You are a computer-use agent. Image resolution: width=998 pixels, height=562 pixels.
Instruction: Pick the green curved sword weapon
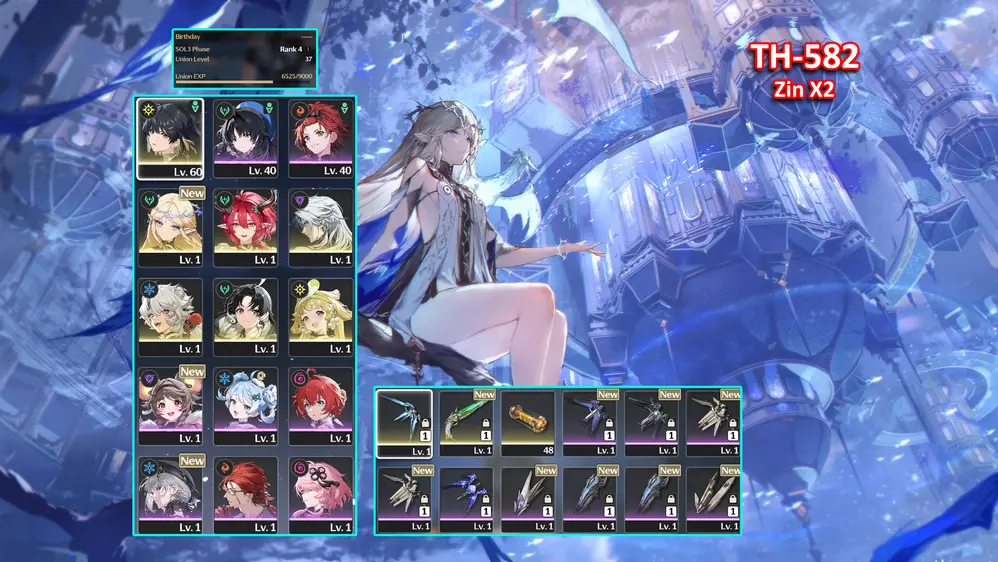click(x=467, y=422)
